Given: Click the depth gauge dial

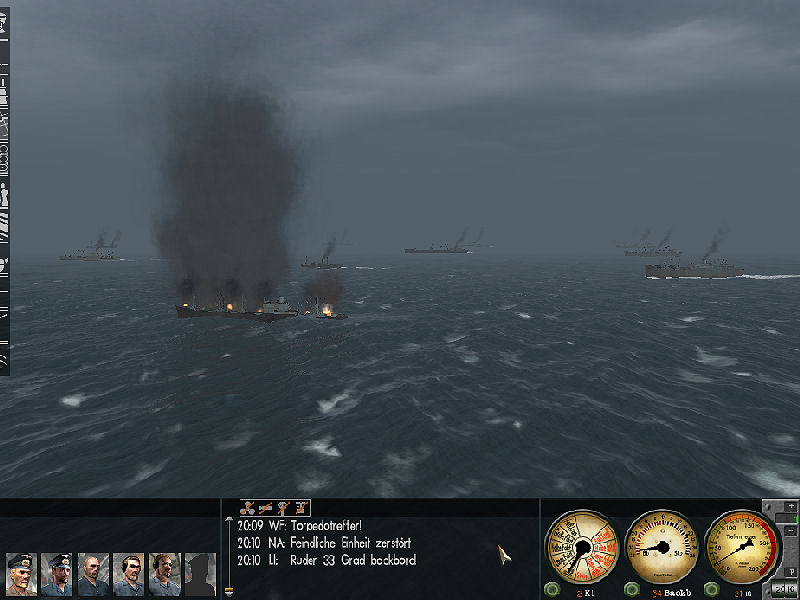Looking at the screenshot, I should click(x=741, y=545).
